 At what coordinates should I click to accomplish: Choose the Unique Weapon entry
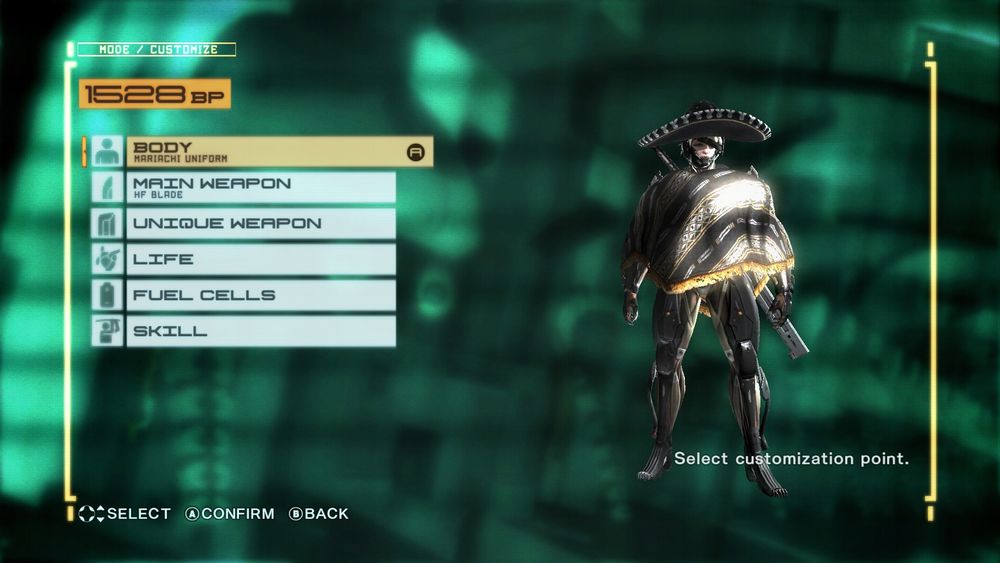click(x=260, y=223)
